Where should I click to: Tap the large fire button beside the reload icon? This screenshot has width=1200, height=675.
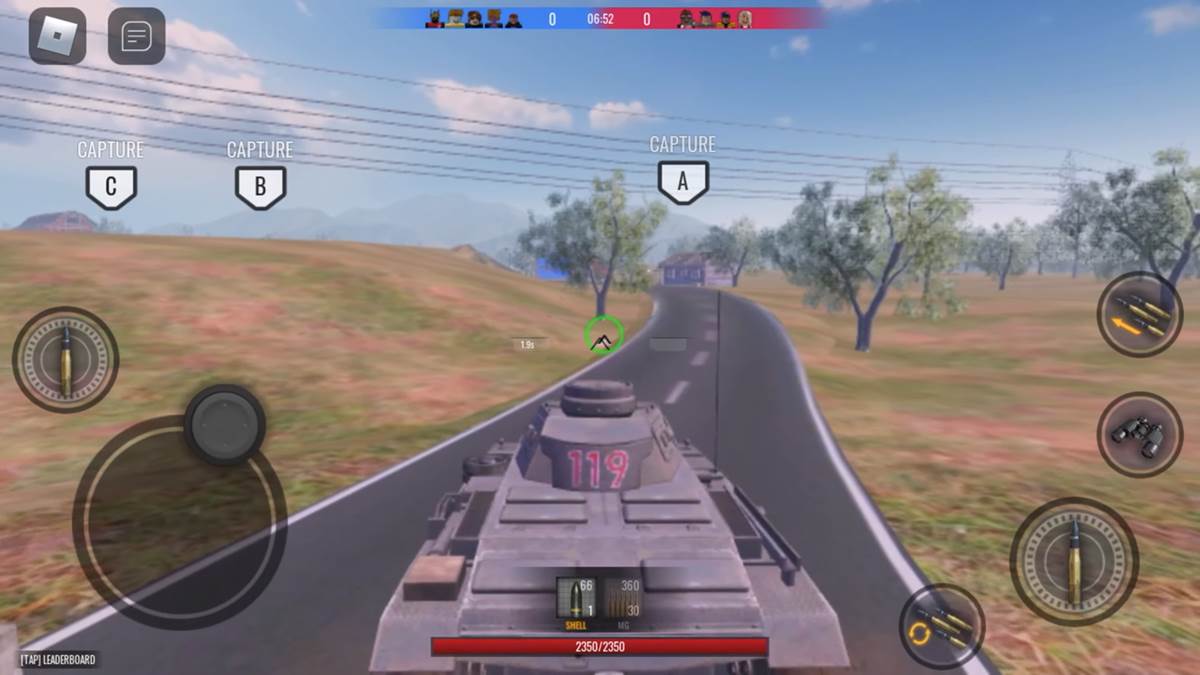point(1073,561)
